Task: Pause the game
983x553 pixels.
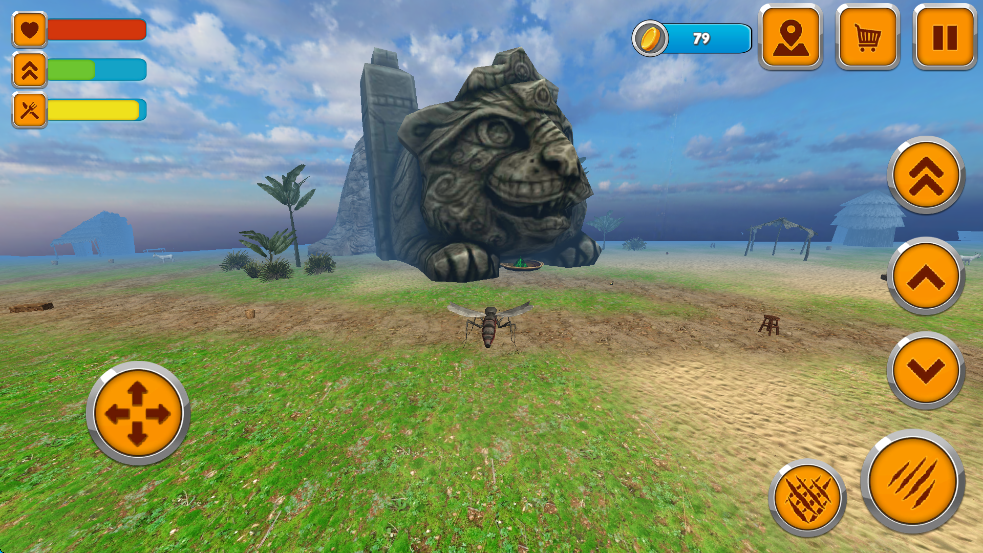Action: click(x=945, y=38)
